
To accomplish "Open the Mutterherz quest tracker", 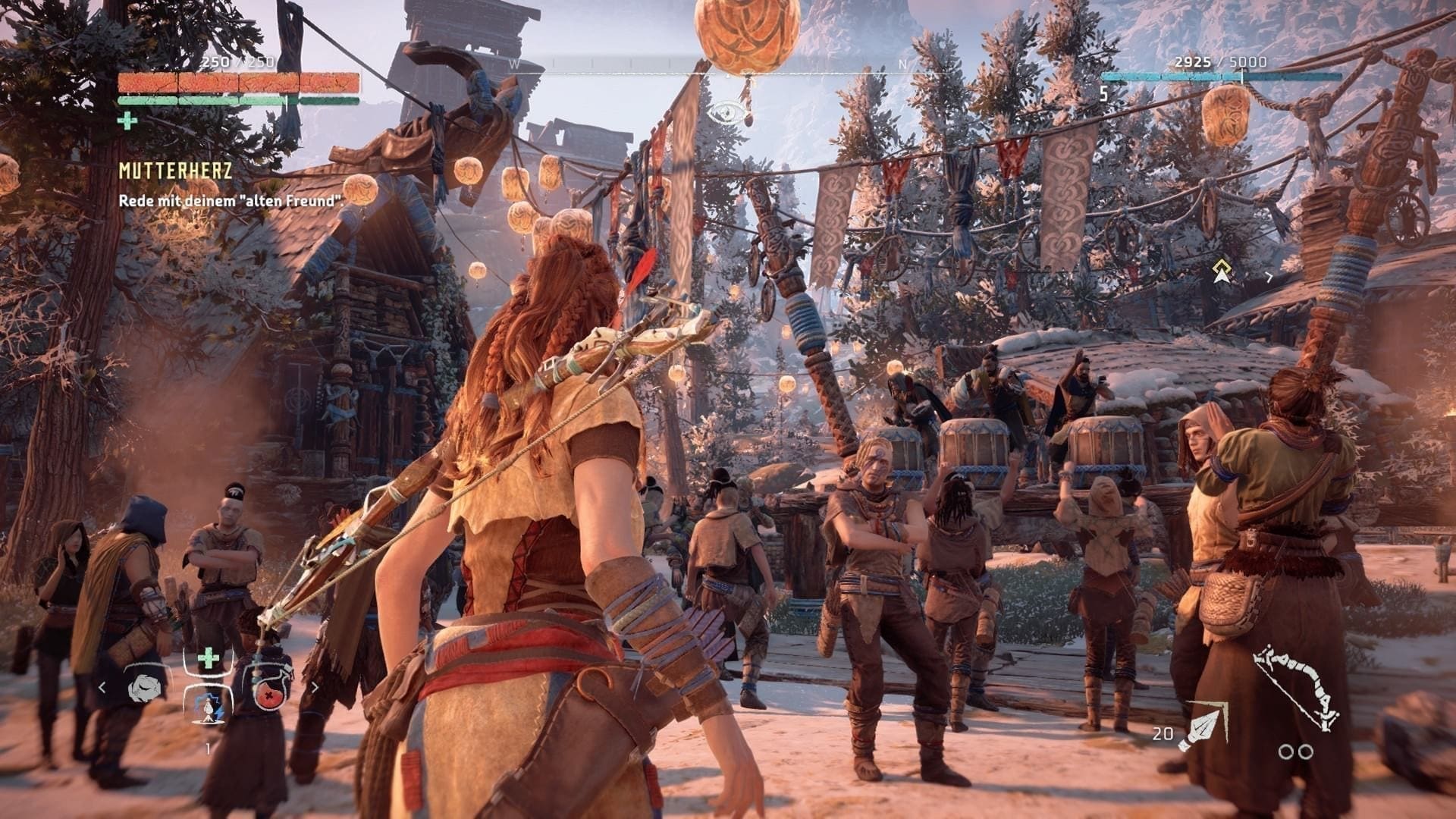I will coord(175,171).
